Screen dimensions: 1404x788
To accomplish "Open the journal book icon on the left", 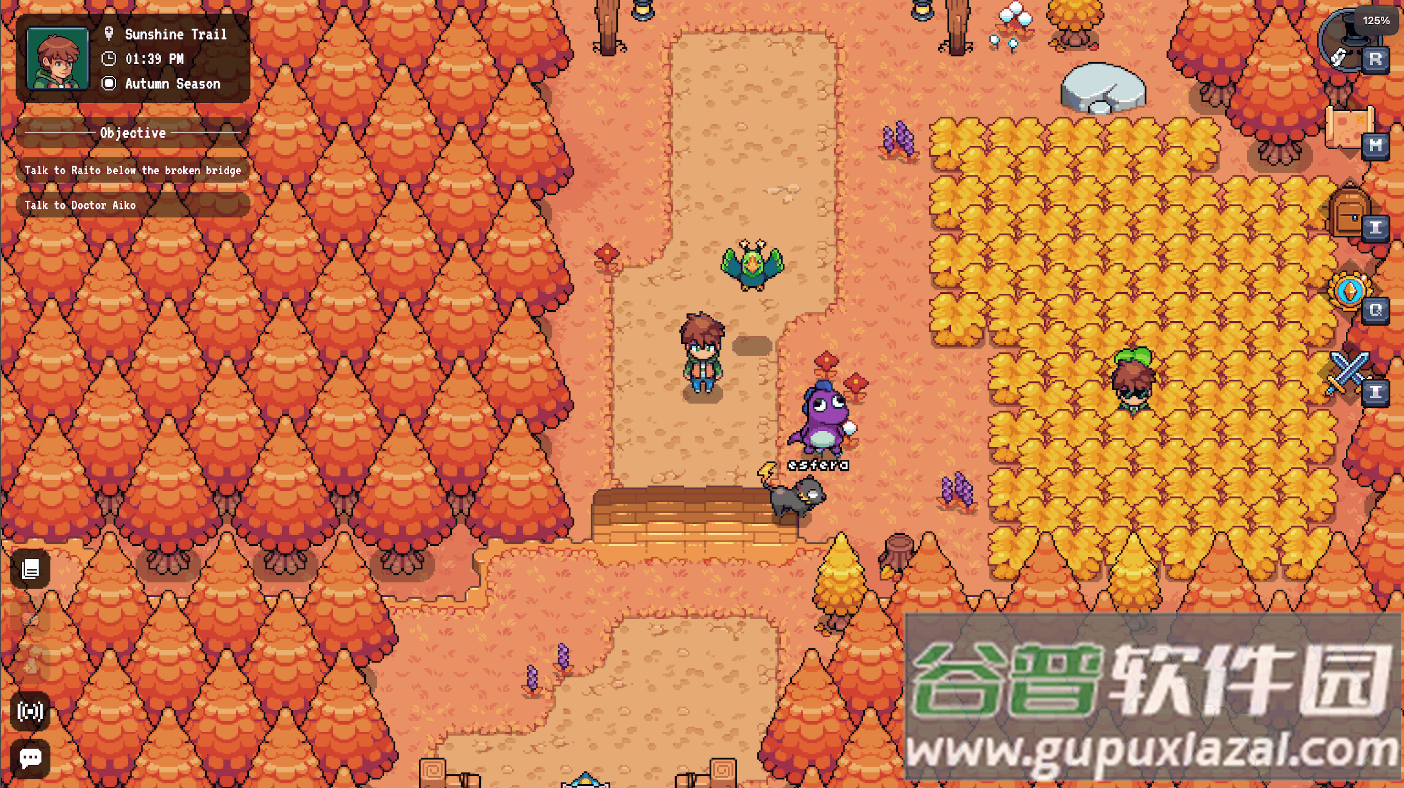I will click(x=30, y=569).
